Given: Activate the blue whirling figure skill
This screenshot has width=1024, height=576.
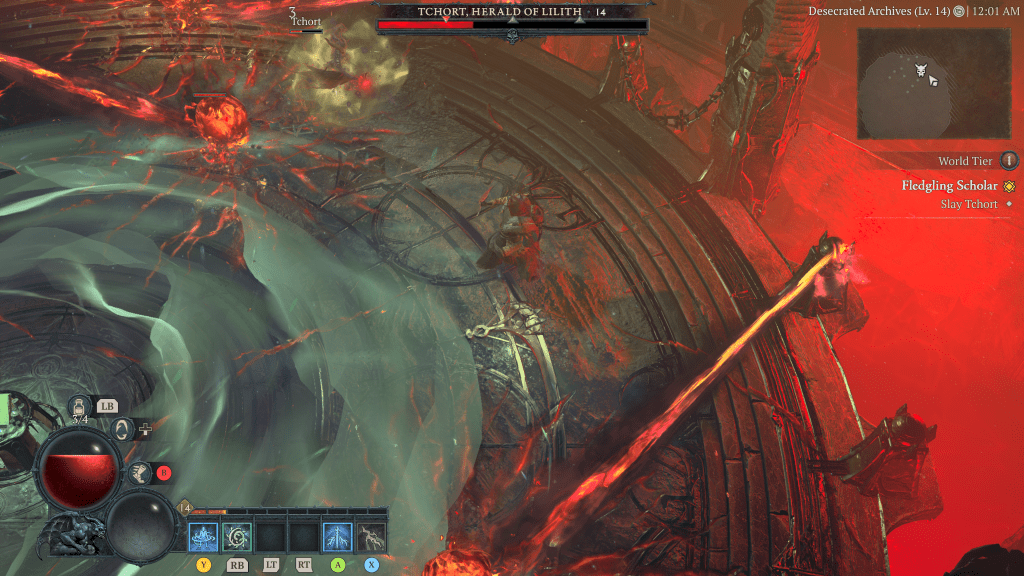Looking at the screenshot, I should click(x=204, y=537).
